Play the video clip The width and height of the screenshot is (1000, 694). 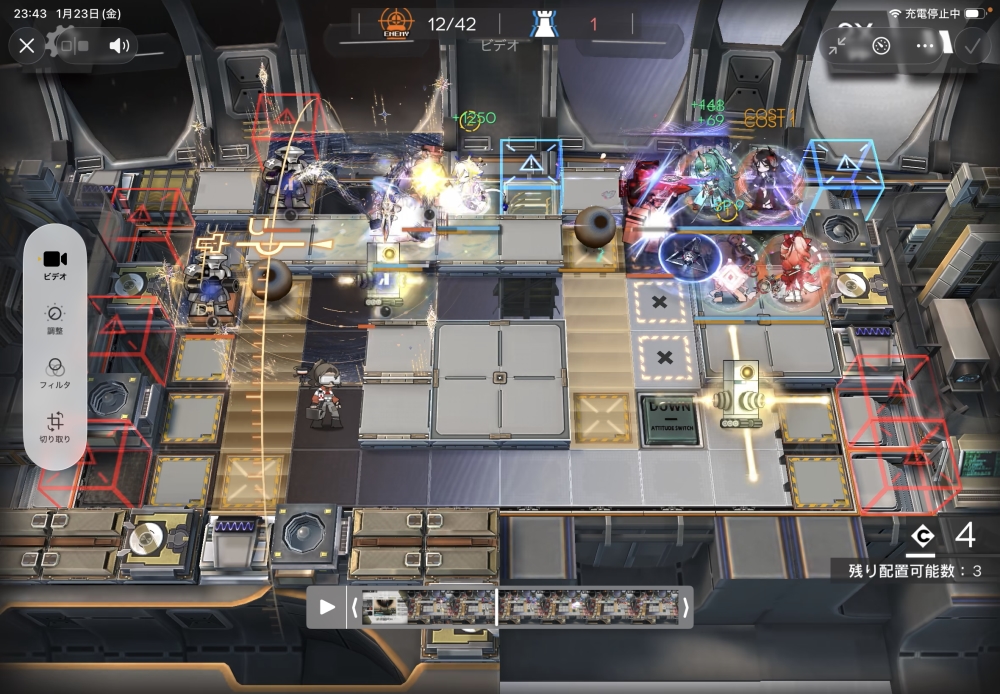327,607
